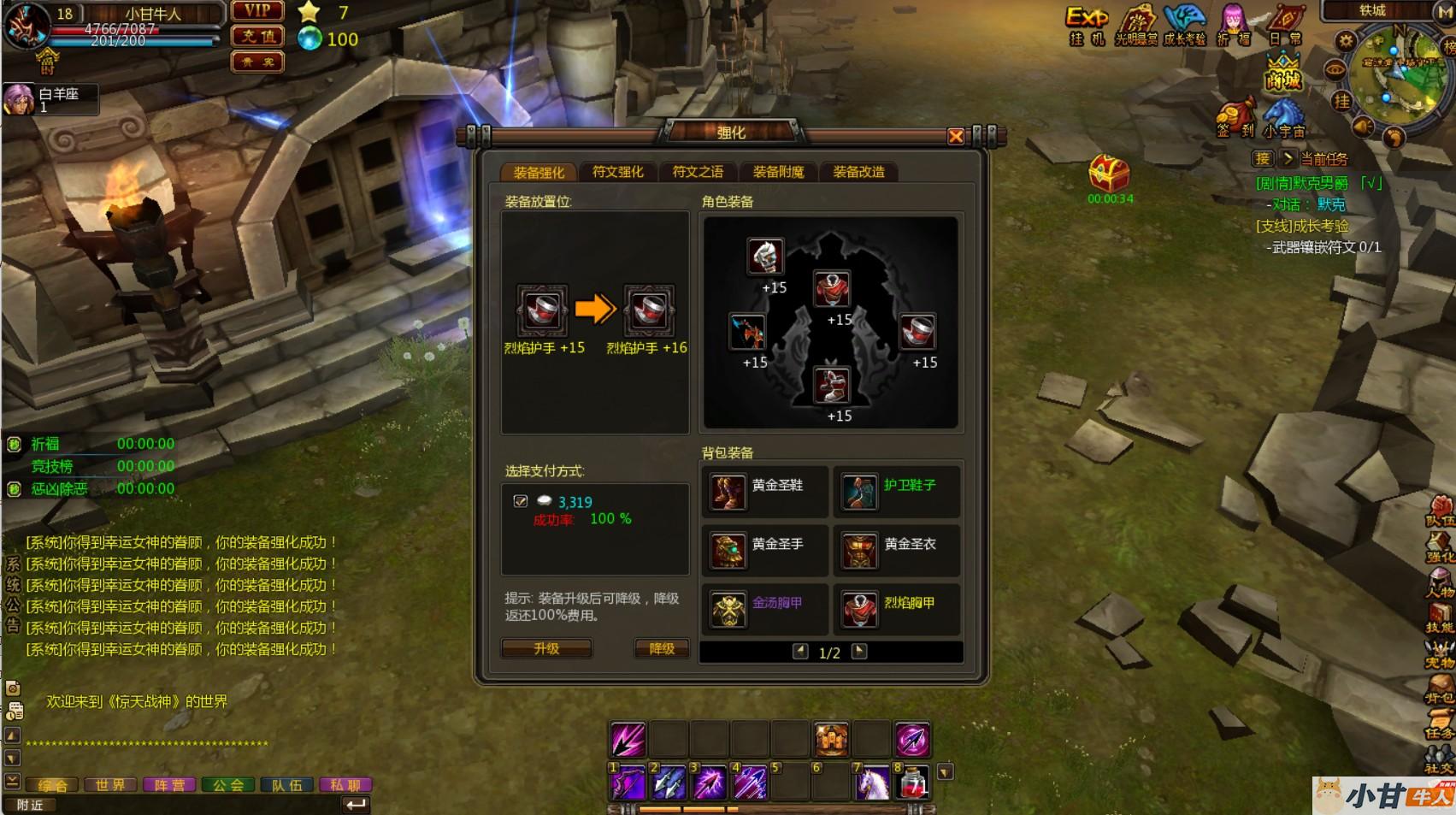The height and width of the screenshot is (815, 1456).
Task: Switch to the 符文强化 tab
Action: pos(617,172)
